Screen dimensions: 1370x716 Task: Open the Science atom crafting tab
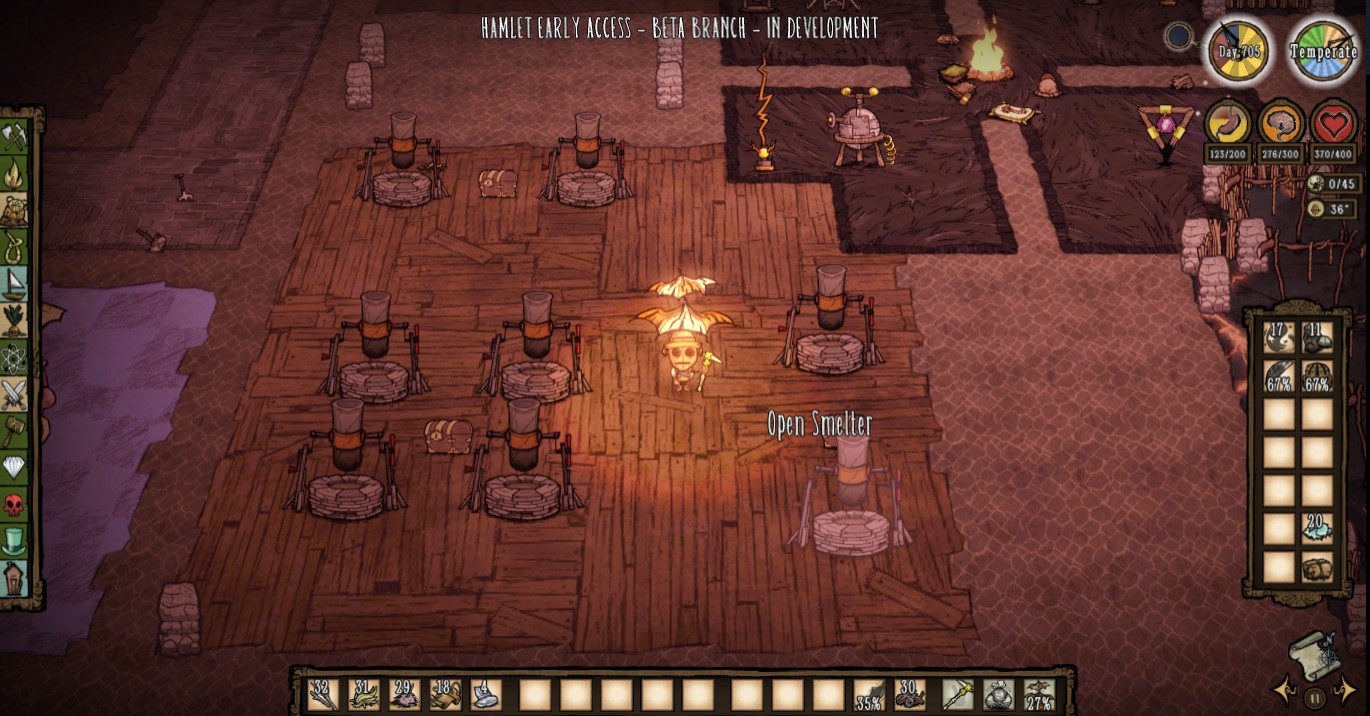pos(14,357)
